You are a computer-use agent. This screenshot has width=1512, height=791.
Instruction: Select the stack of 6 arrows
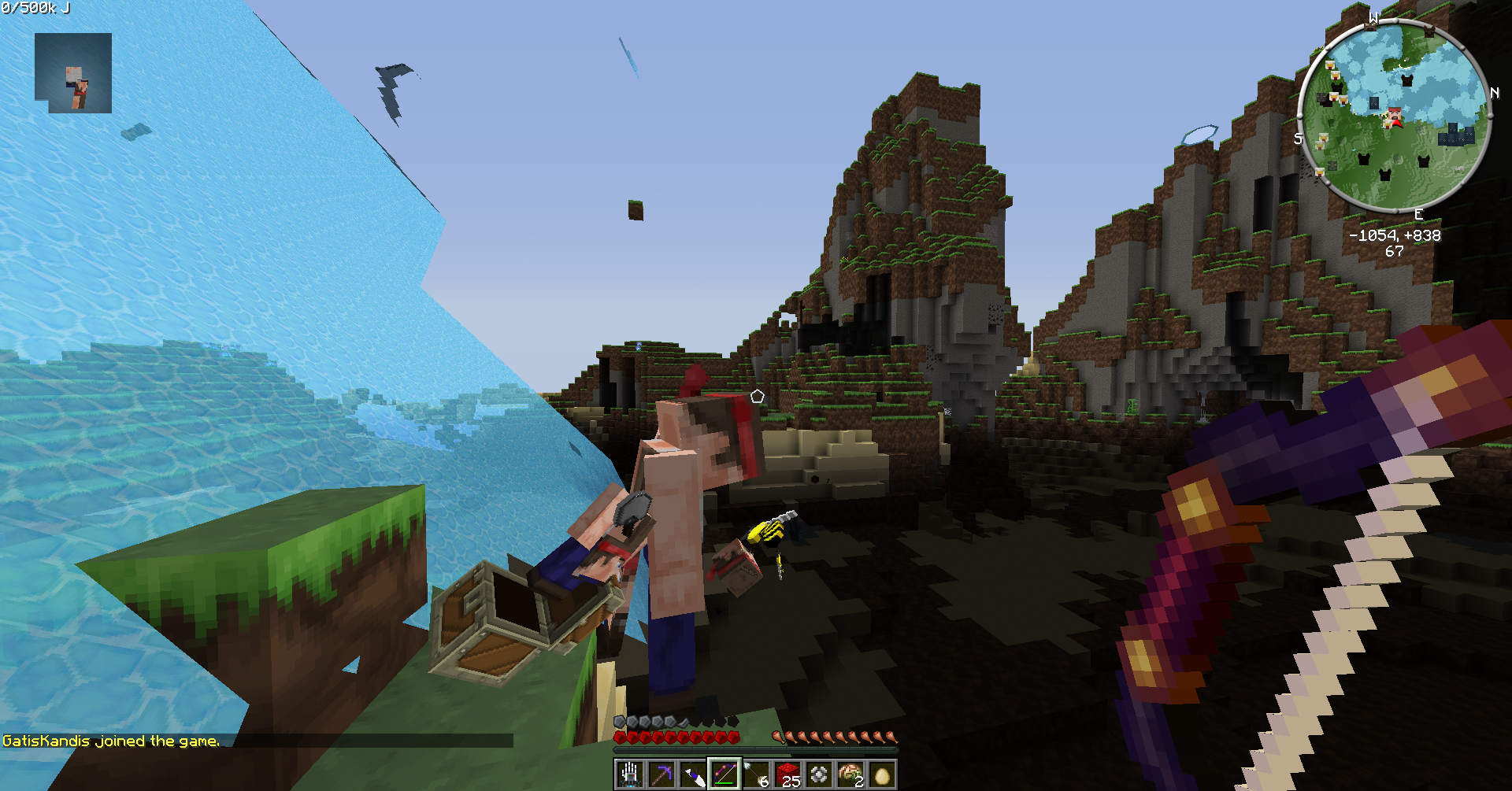[x=756, y=774]
